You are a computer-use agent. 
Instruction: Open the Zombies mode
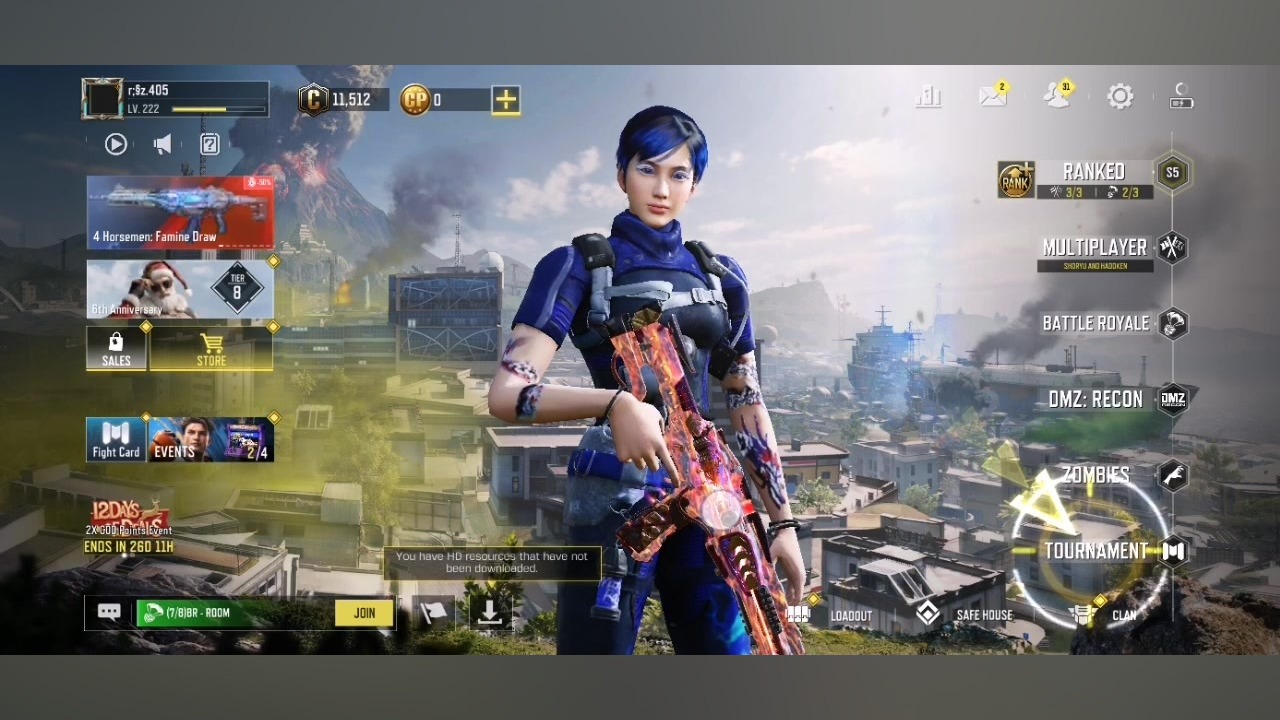pos(1096,475)
